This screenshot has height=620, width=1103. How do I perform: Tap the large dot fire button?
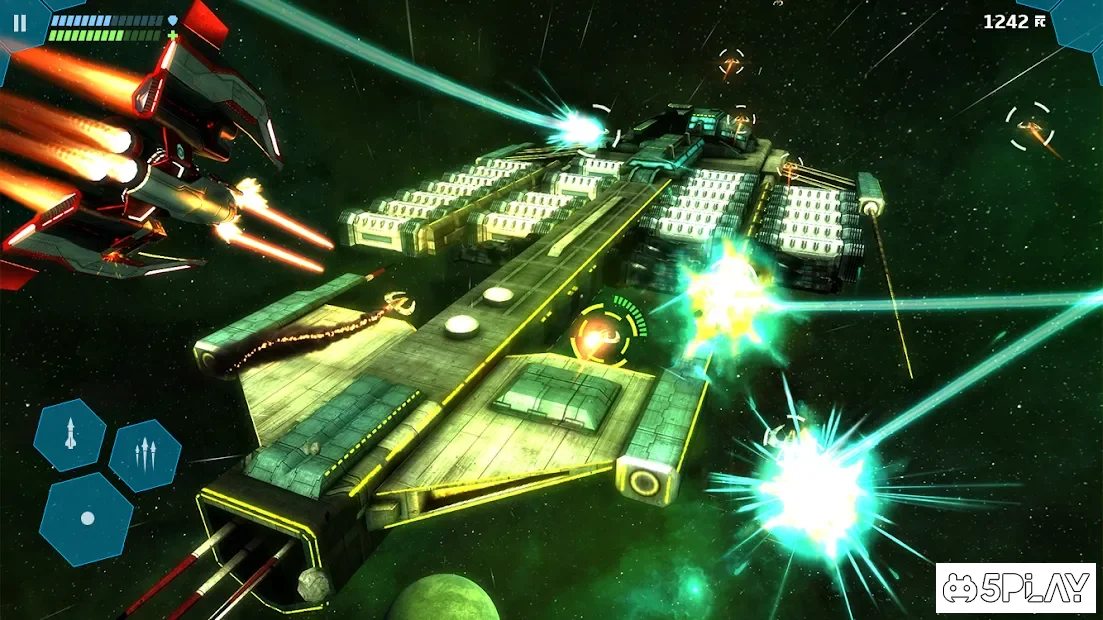[x=87, y=518]
